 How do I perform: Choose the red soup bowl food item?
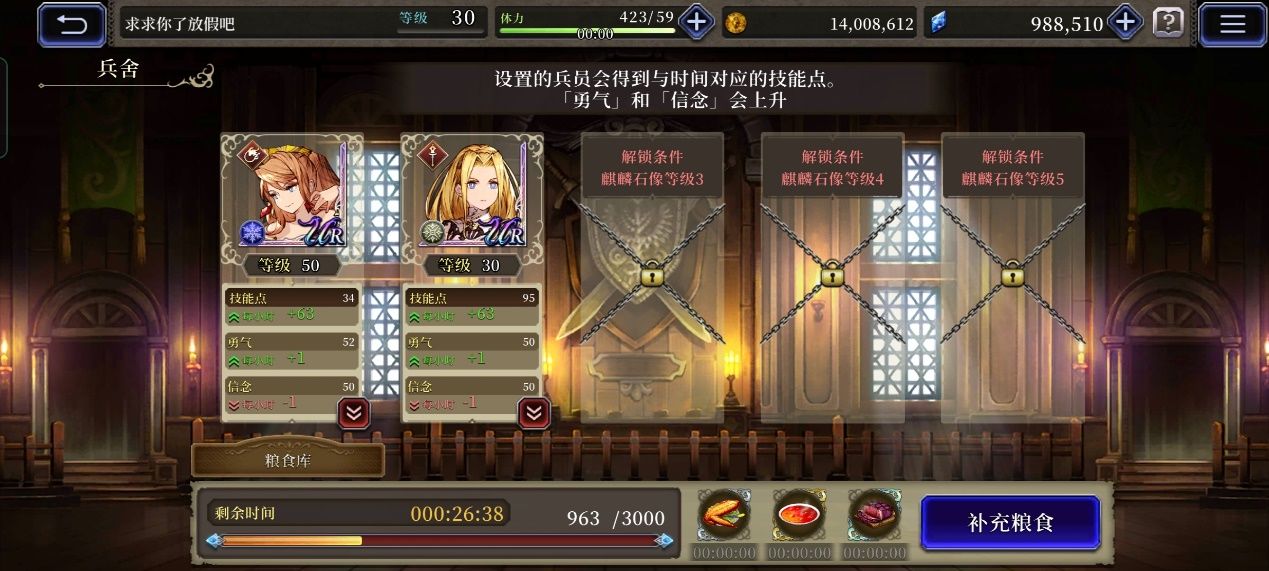(800, 516)
